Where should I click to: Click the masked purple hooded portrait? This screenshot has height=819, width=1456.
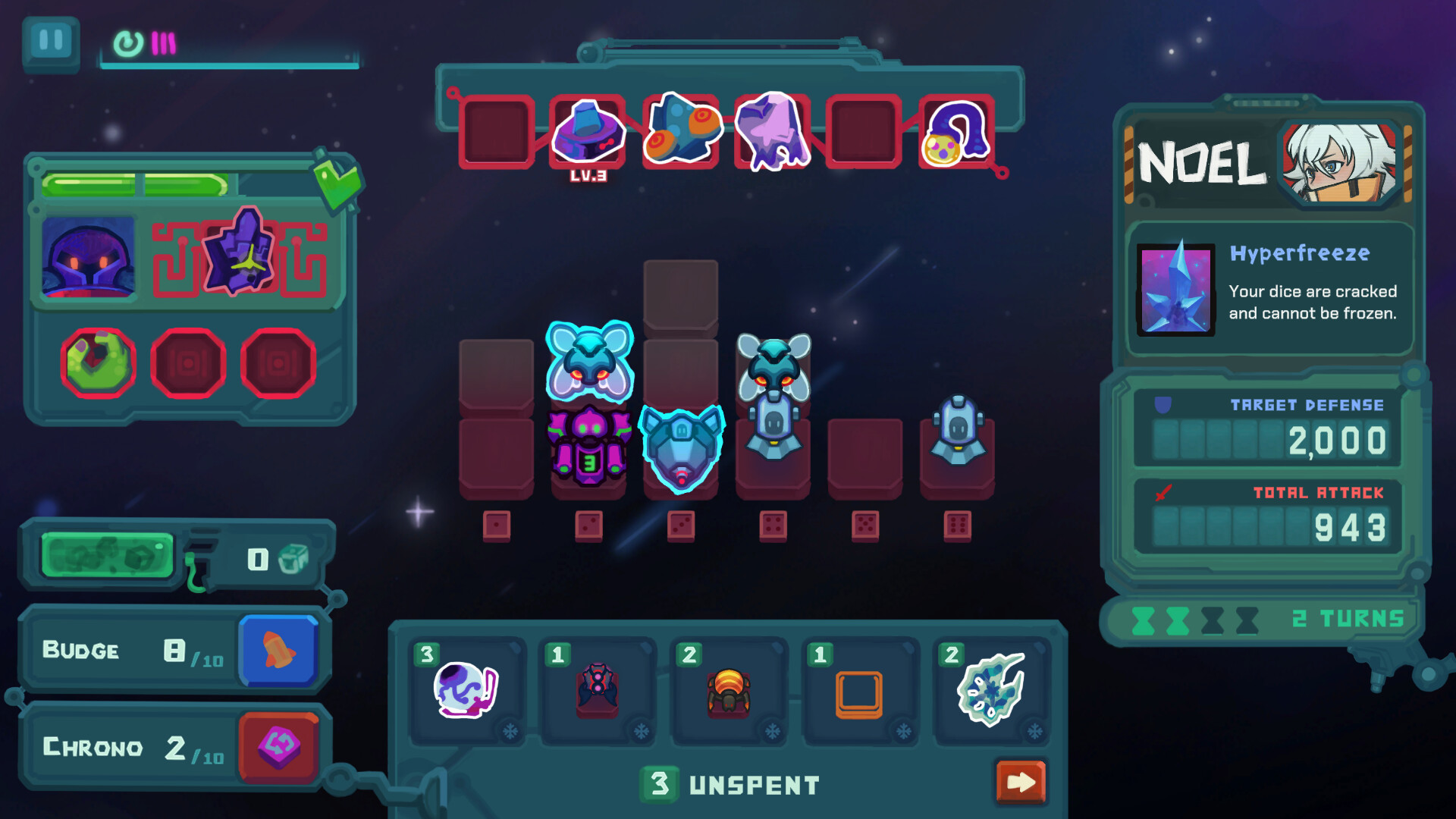[x=89, y=257]
